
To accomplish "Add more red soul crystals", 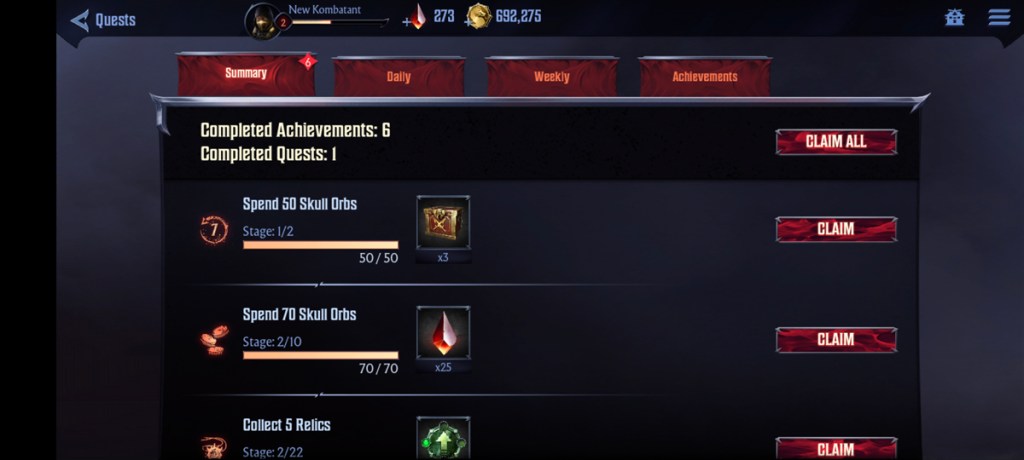I will click(415, 17).
